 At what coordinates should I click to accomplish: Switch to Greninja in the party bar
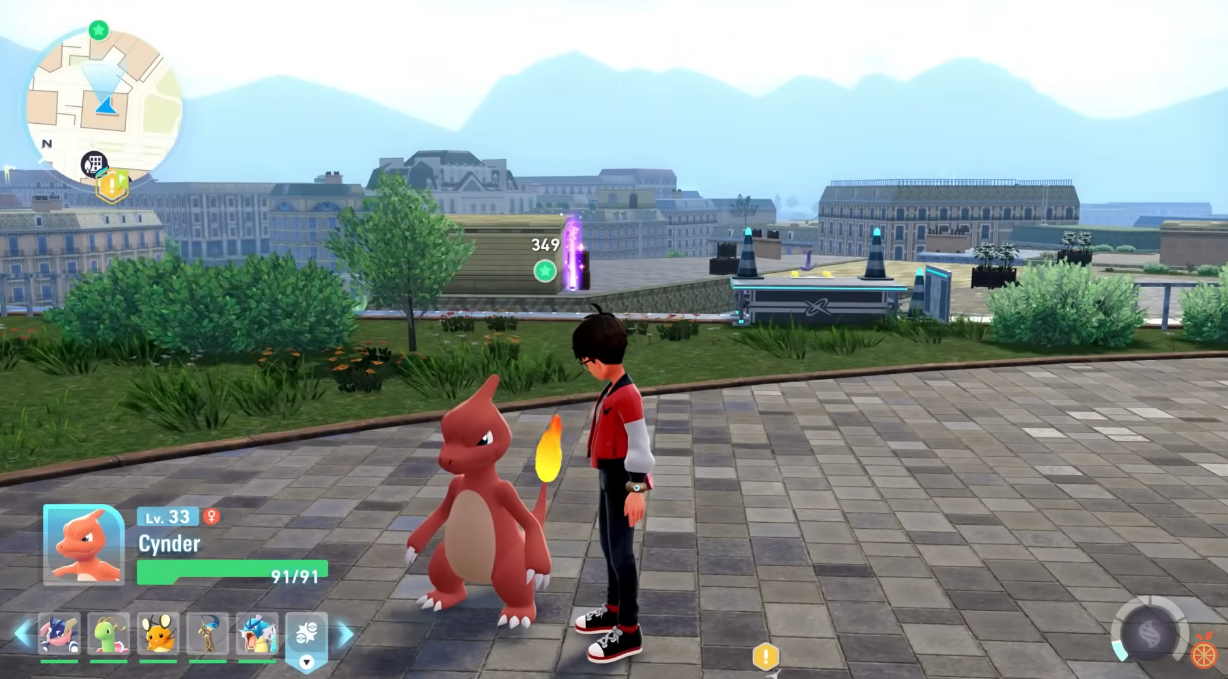tap(59, 634)
